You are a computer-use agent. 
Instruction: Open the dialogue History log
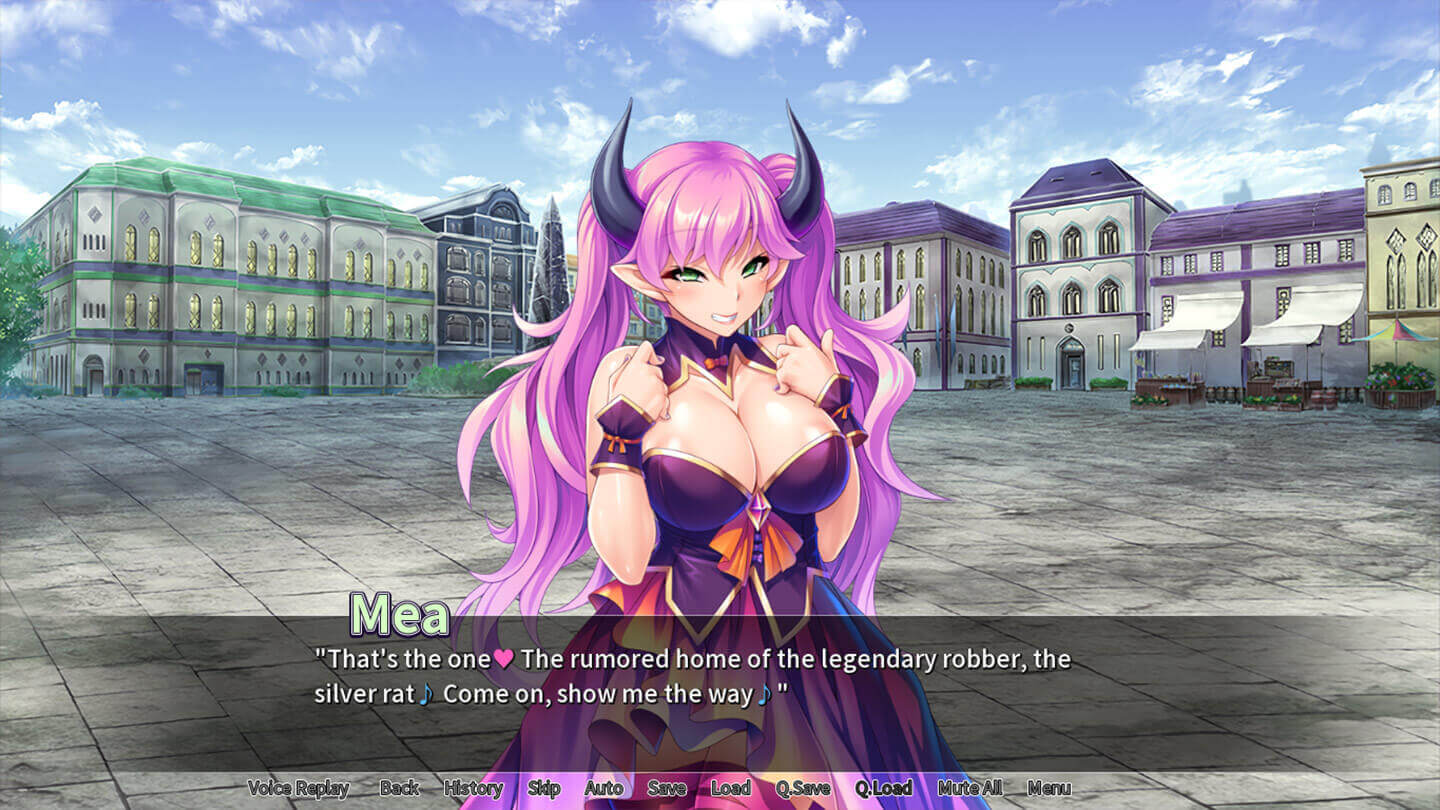point(473,788)
